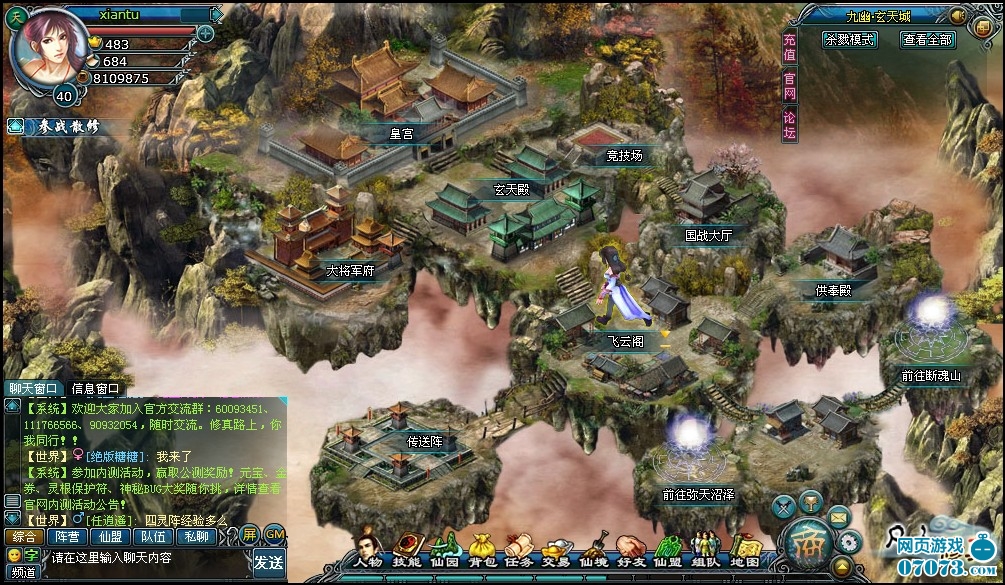Open the 背包 bag inventory

(481, 549)
